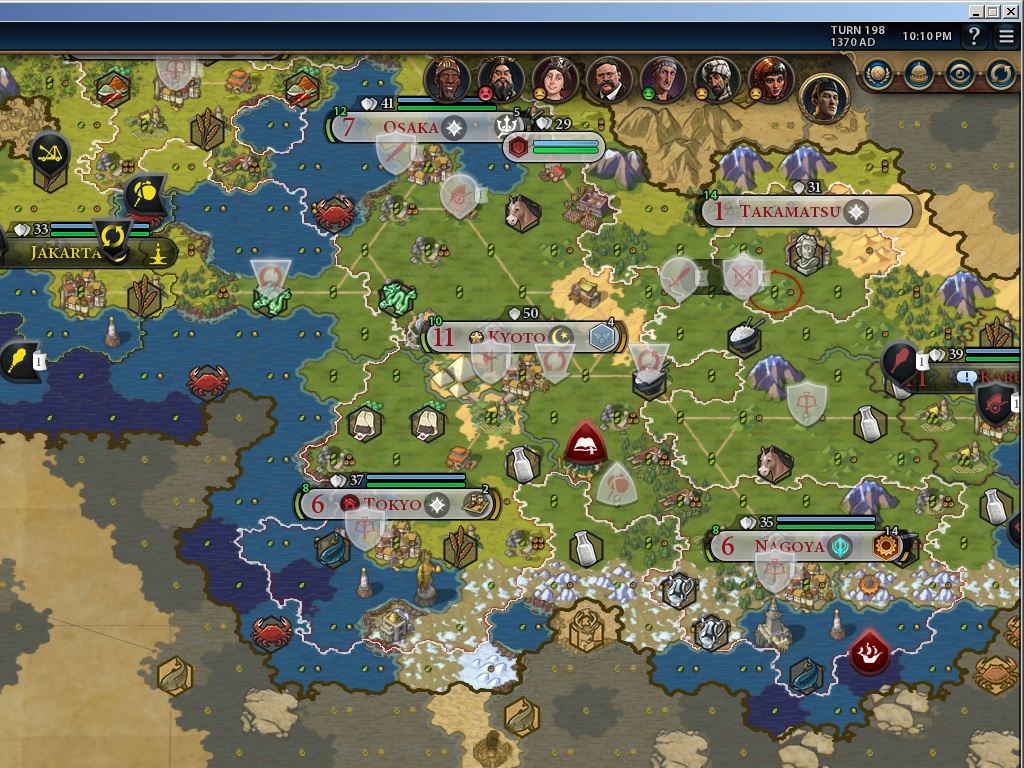Image resolution: width=1024 pixels, height=768 pixels.
Task: Close the game window
Action: (x=1012, y=11)
